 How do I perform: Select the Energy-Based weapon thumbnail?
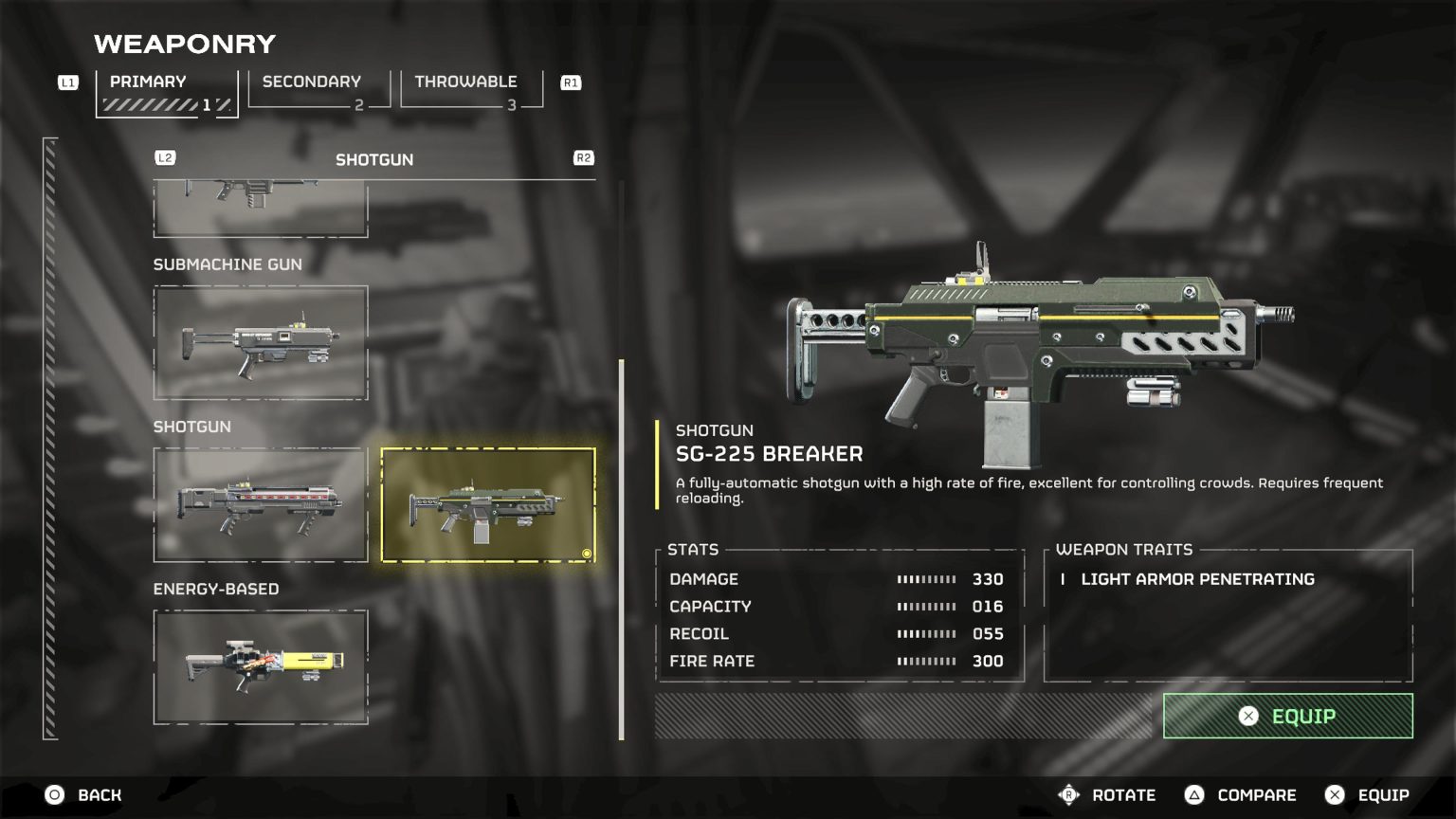[260, 664]
